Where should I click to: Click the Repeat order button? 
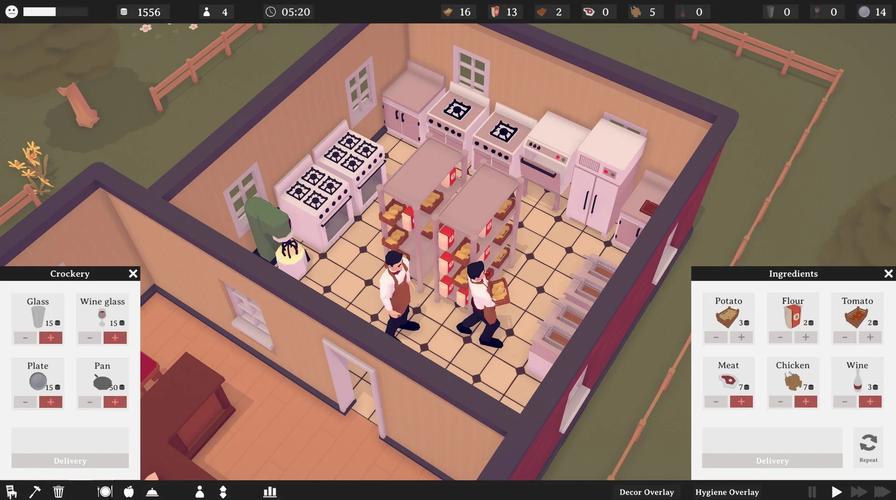tap(868, 445)
